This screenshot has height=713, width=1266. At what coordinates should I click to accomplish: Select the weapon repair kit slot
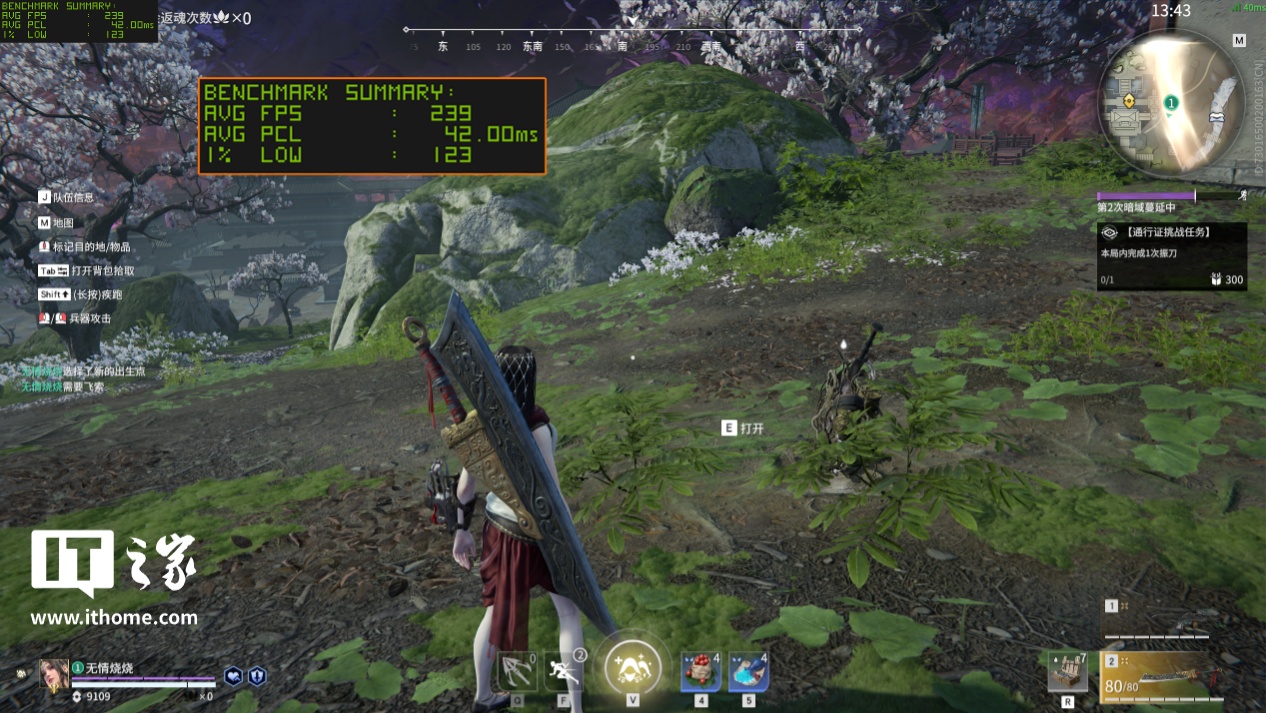pos(1068,671)
